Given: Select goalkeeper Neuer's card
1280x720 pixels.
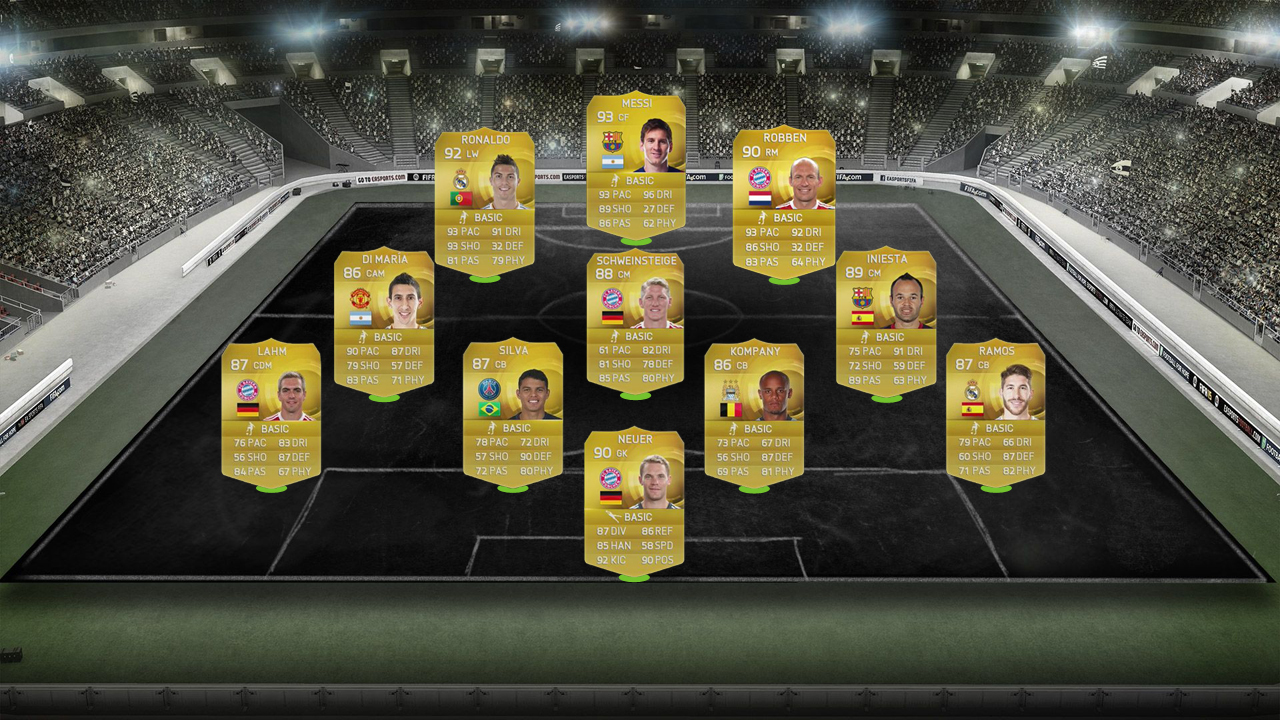Looking at the screenshot, I should (x=634, y=500).
